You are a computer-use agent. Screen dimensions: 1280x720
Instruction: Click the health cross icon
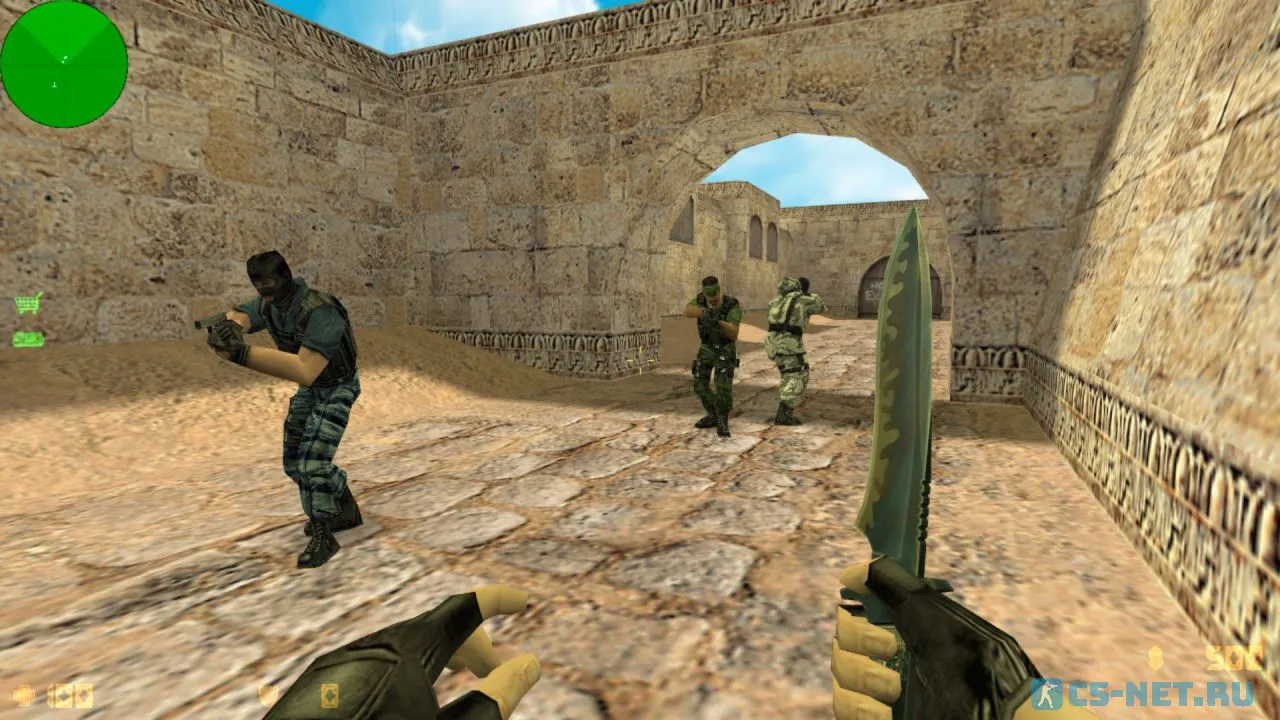[x=24, y=694]
